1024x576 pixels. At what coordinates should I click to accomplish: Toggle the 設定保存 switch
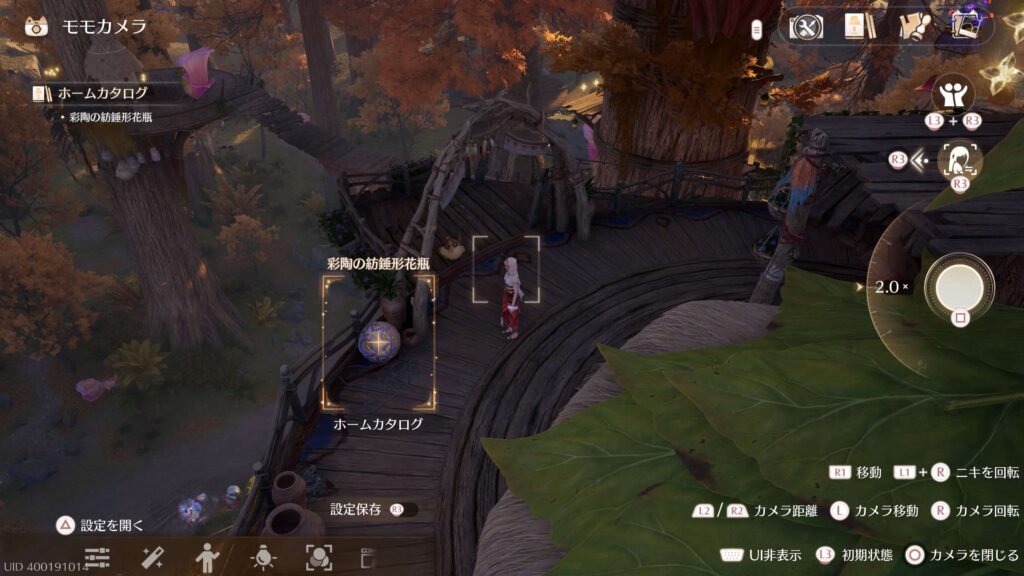pyautogui.click(x=404, y=509)
